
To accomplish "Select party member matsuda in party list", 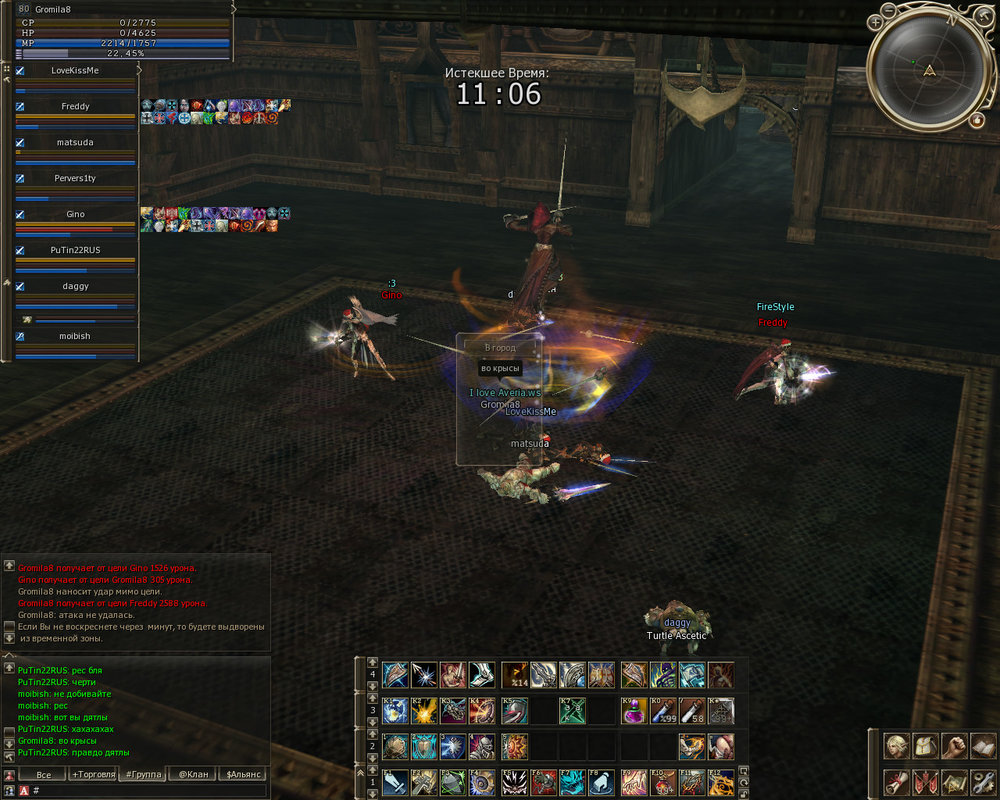I will coord(74,142).
